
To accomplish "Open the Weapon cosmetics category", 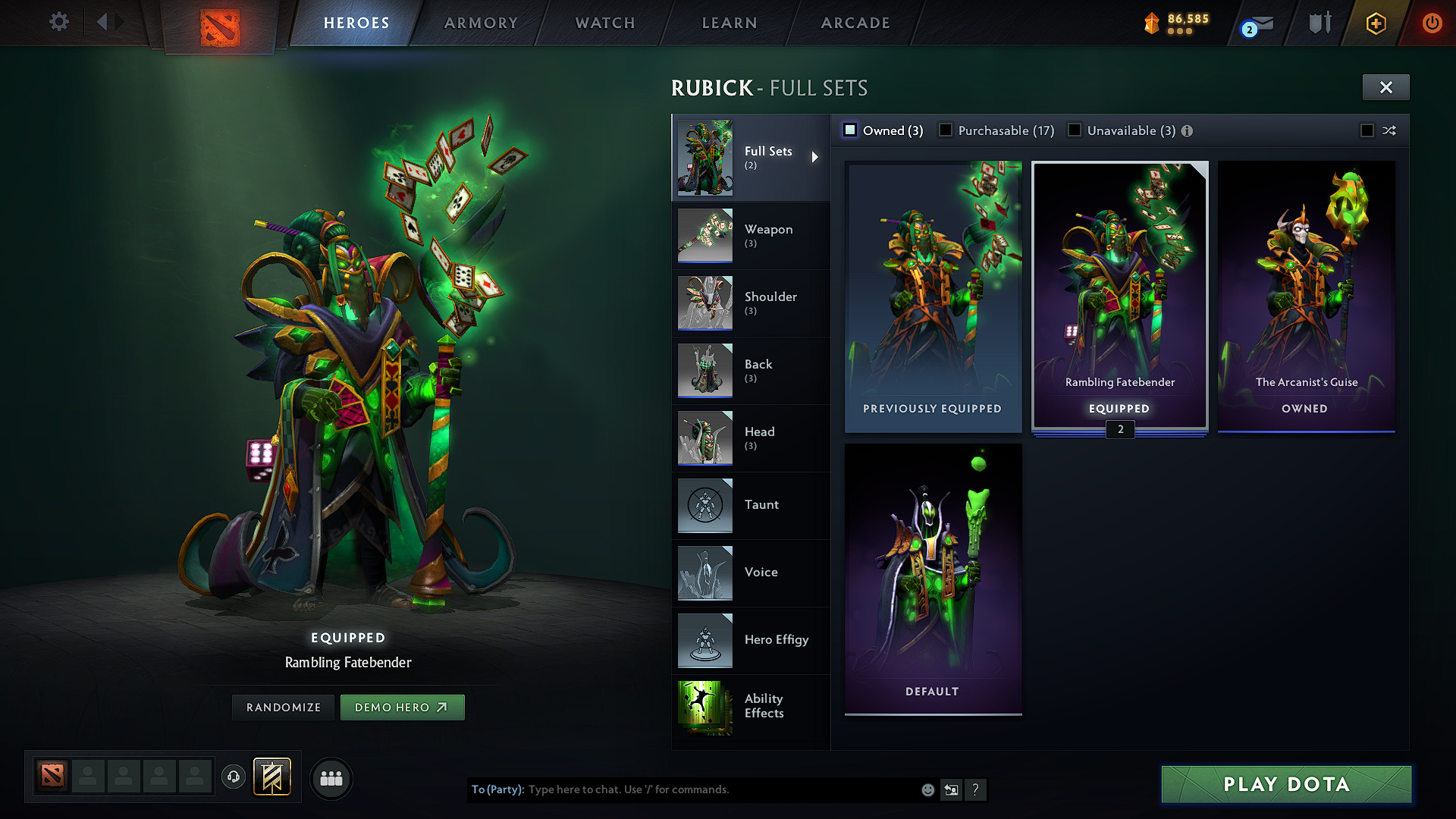I will [x=768, y=236].
